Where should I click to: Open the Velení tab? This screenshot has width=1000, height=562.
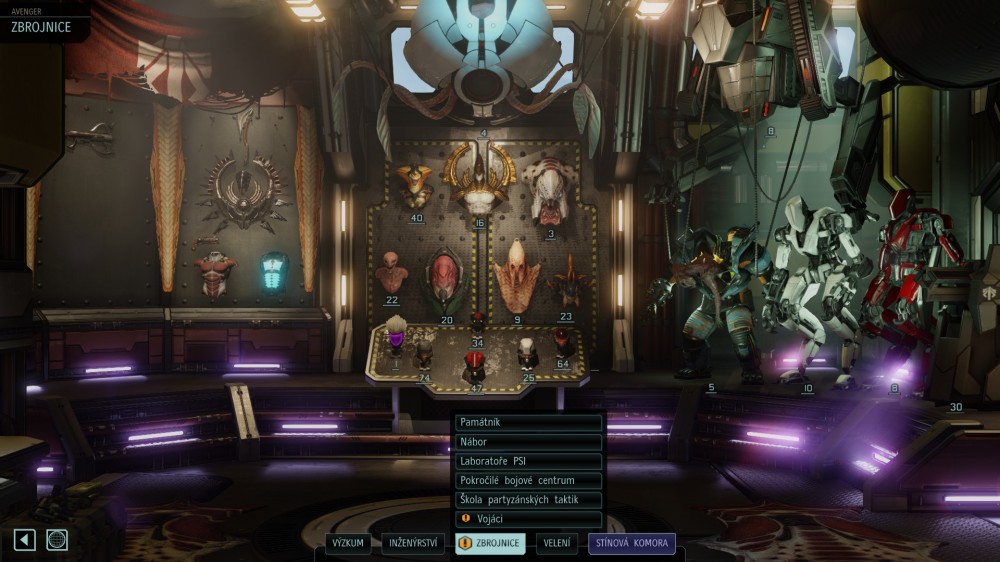tap(557, 544)
